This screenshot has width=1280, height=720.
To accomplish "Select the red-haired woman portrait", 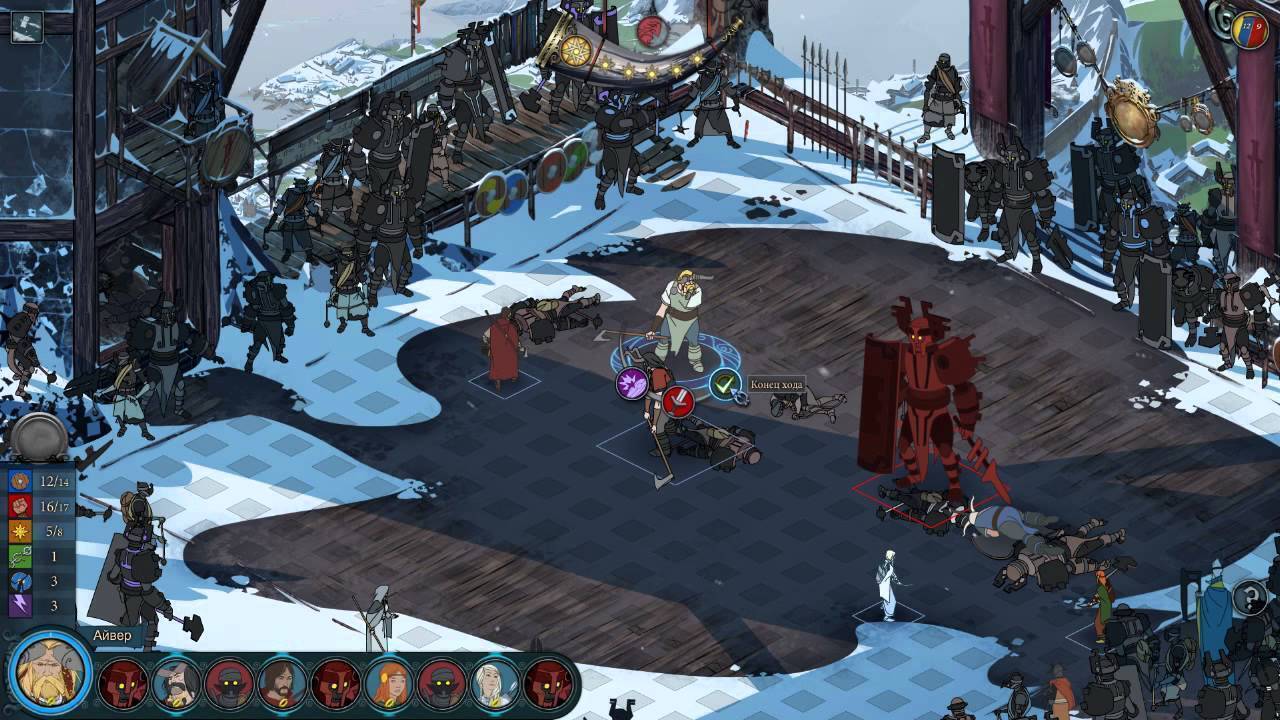I will (x=388, y=684).
